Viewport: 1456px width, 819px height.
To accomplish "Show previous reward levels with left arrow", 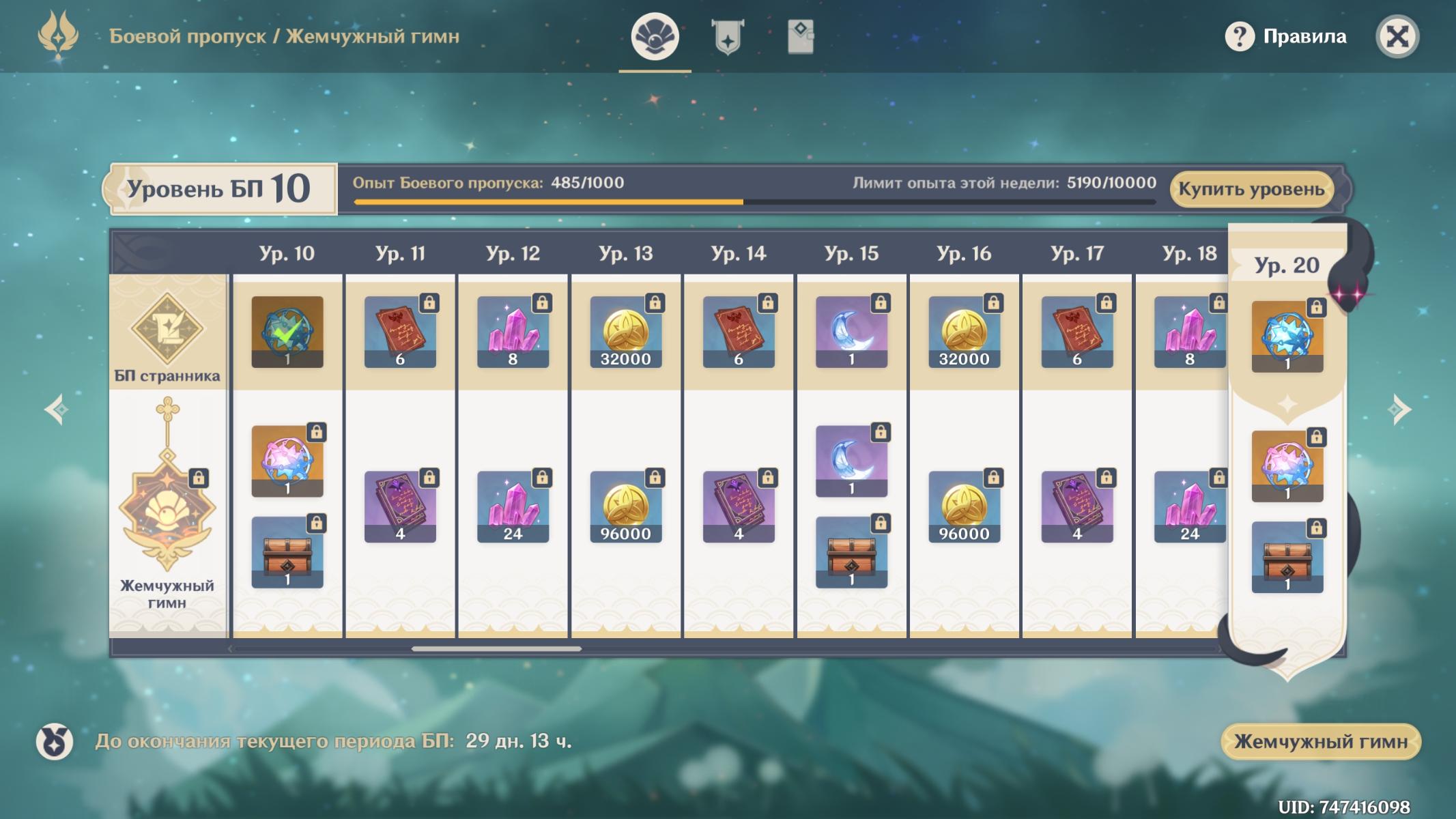I will pyautogui.click(x=56, y=409).
